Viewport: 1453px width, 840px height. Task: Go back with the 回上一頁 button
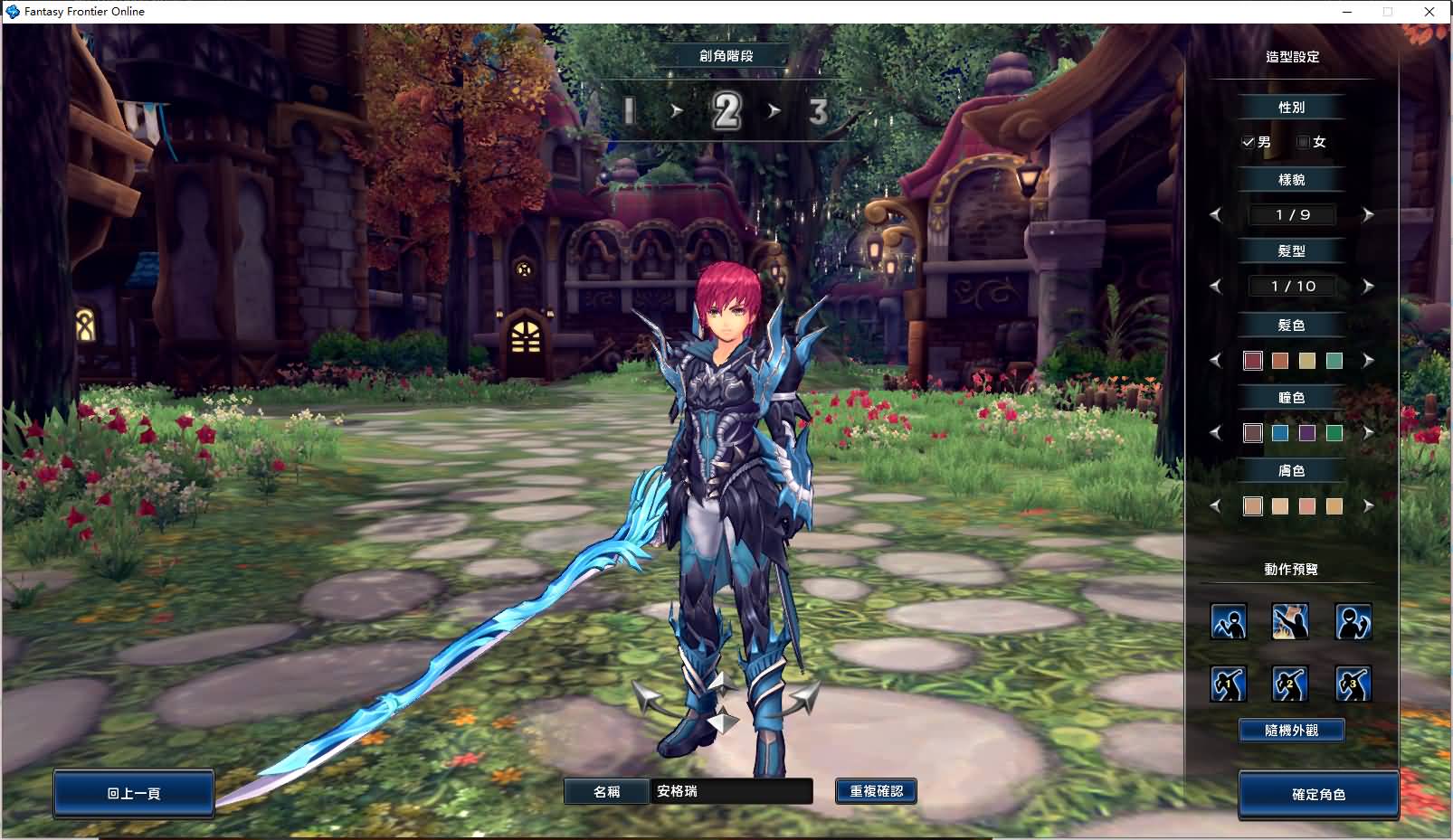(x=134, y=793)
